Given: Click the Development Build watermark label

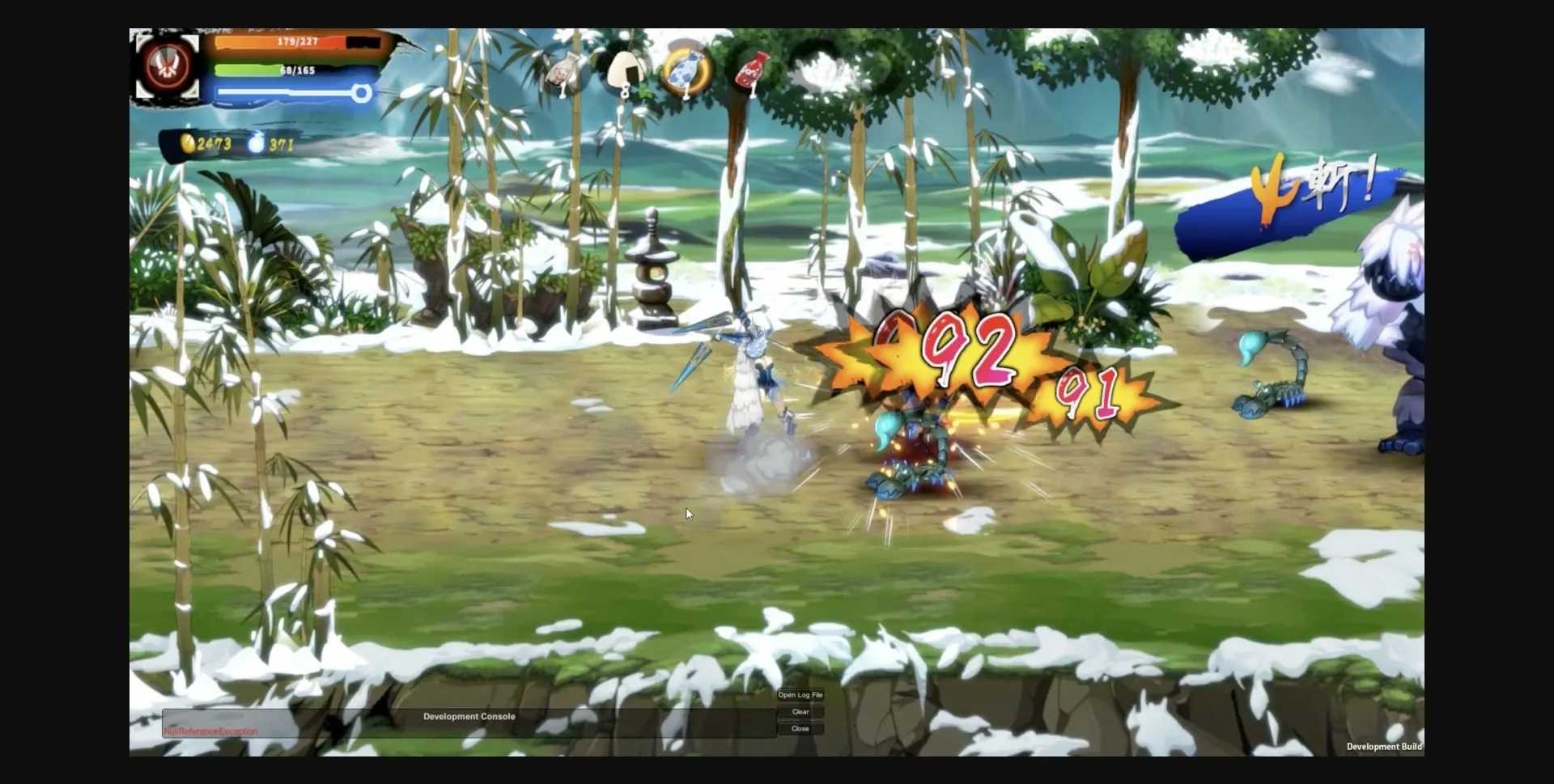Looking at the screenshot, I should coord(1386,747).
